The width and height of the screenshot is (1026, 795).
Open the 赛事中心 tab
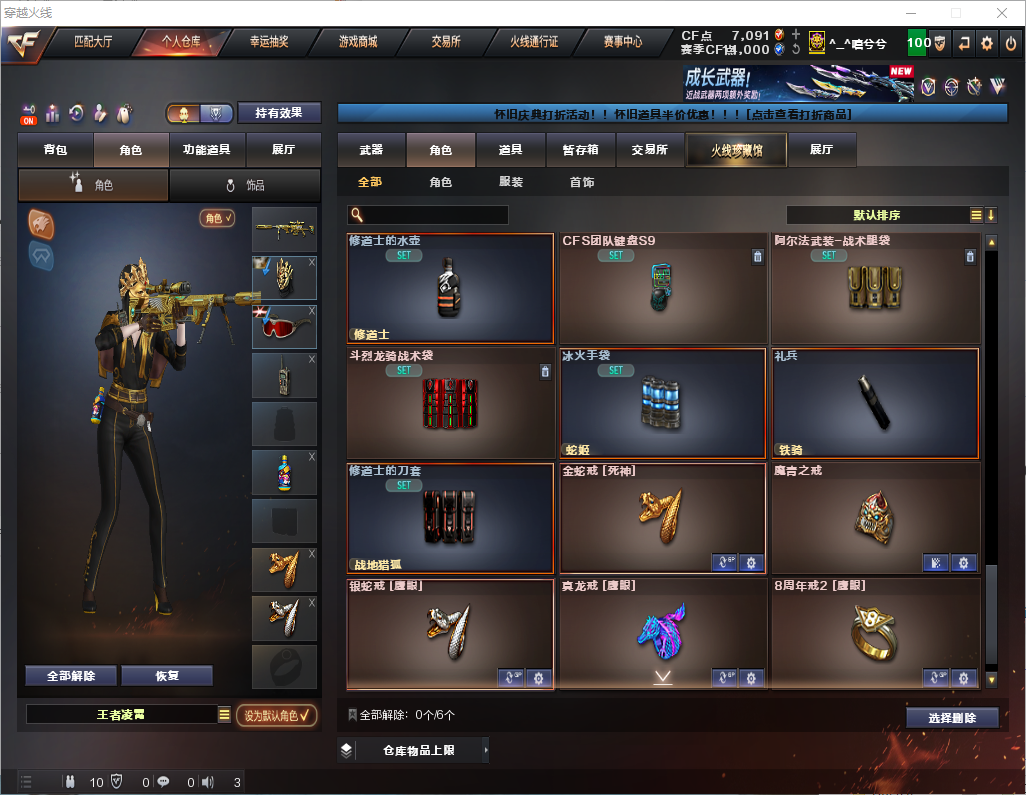click(x=622, y=42)
